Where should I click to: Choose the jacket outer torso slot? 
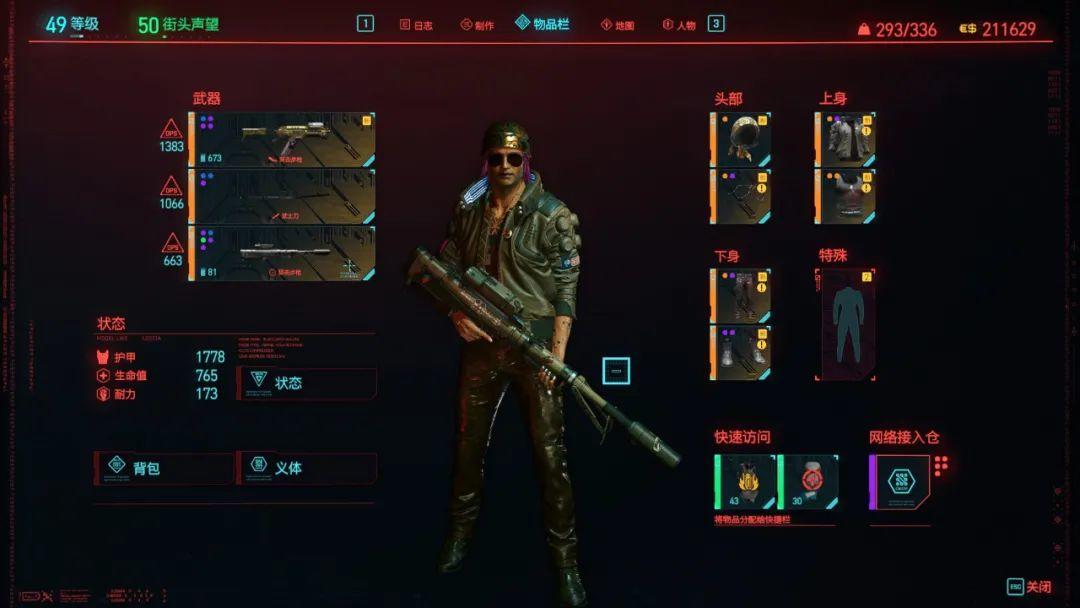(846, 139)
